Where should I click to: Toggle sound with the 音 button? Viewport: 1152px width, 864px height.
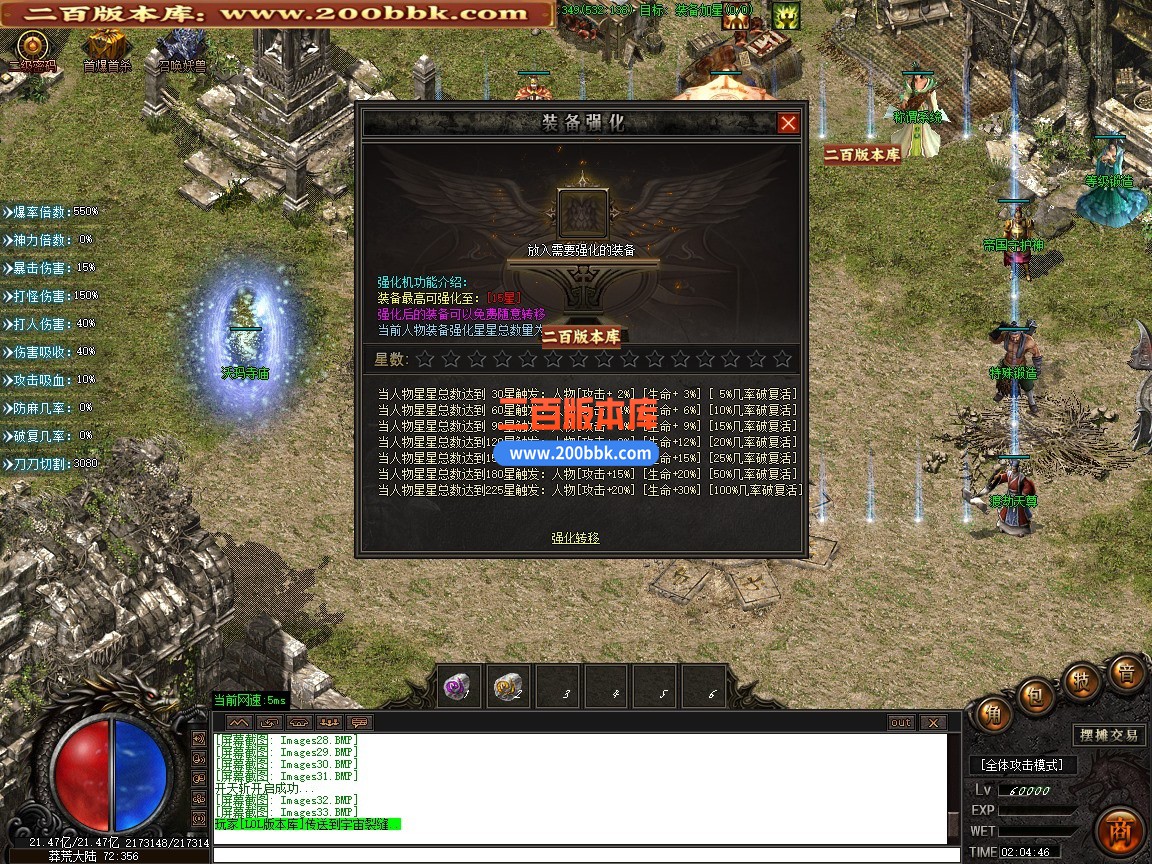1126,673
